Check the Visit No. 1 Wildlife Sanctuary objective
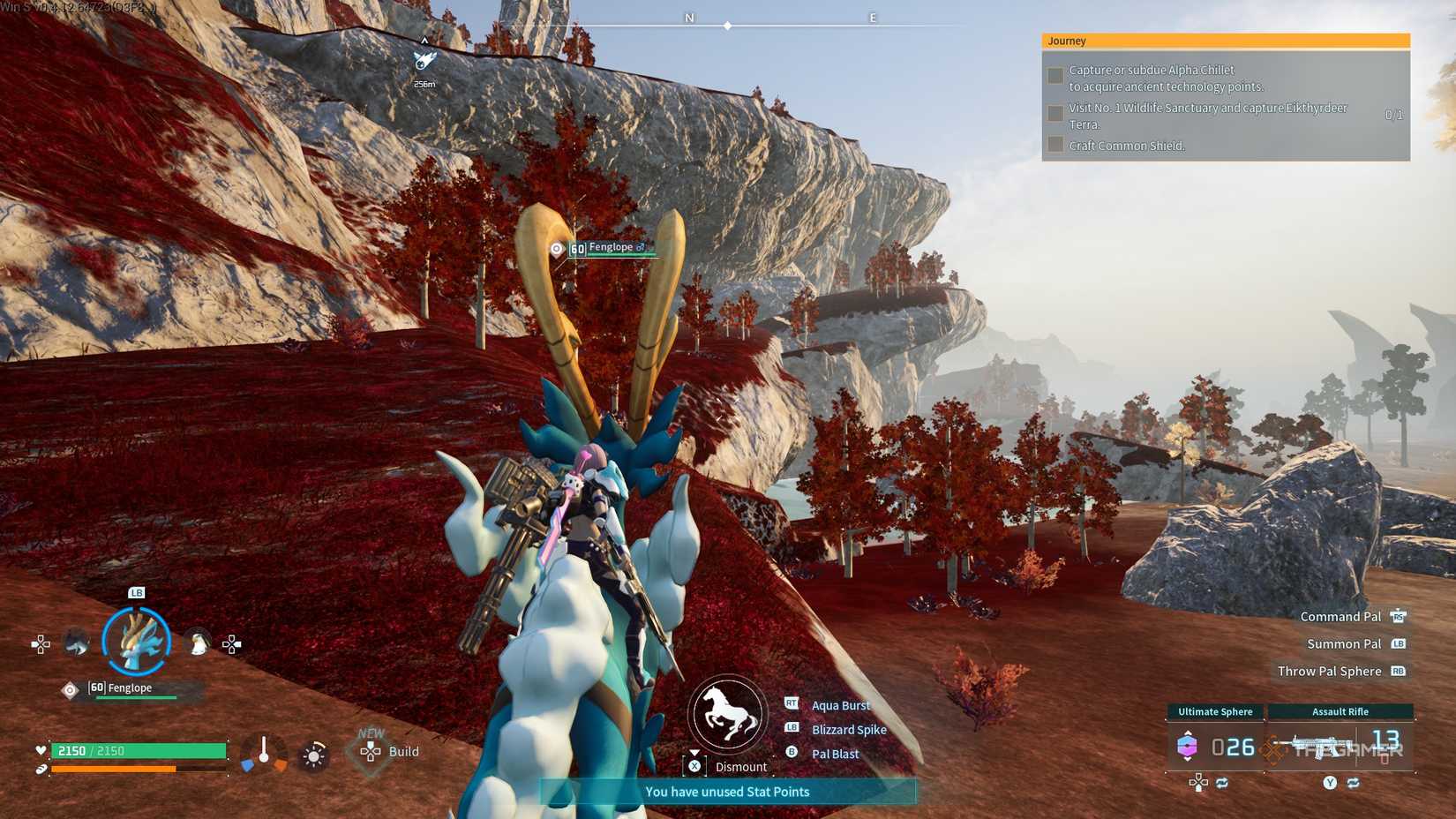1456x819 pixels. coord(1055,113)
